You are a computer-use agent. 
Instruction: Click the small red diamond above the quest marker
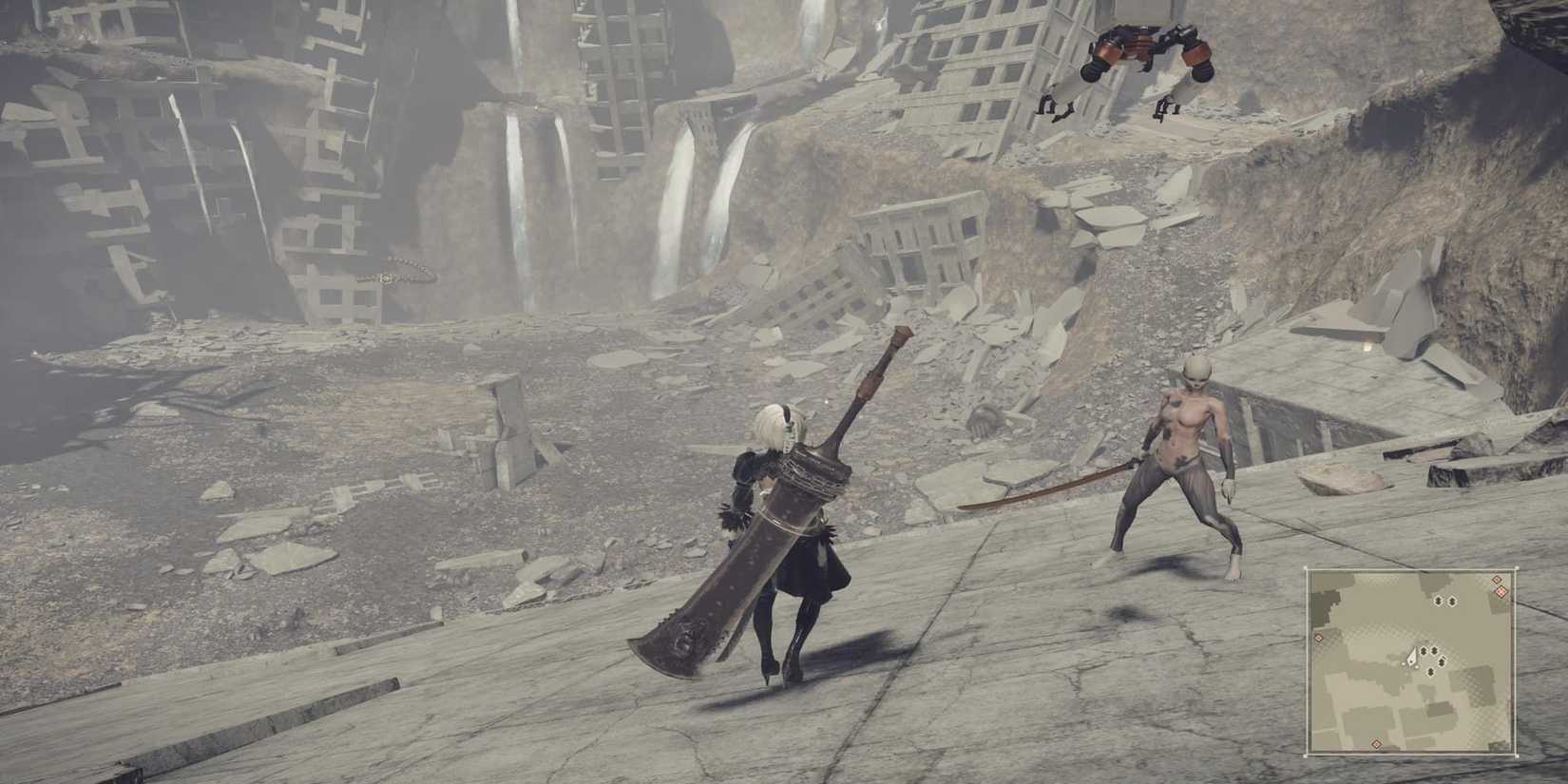(1497, 579)
